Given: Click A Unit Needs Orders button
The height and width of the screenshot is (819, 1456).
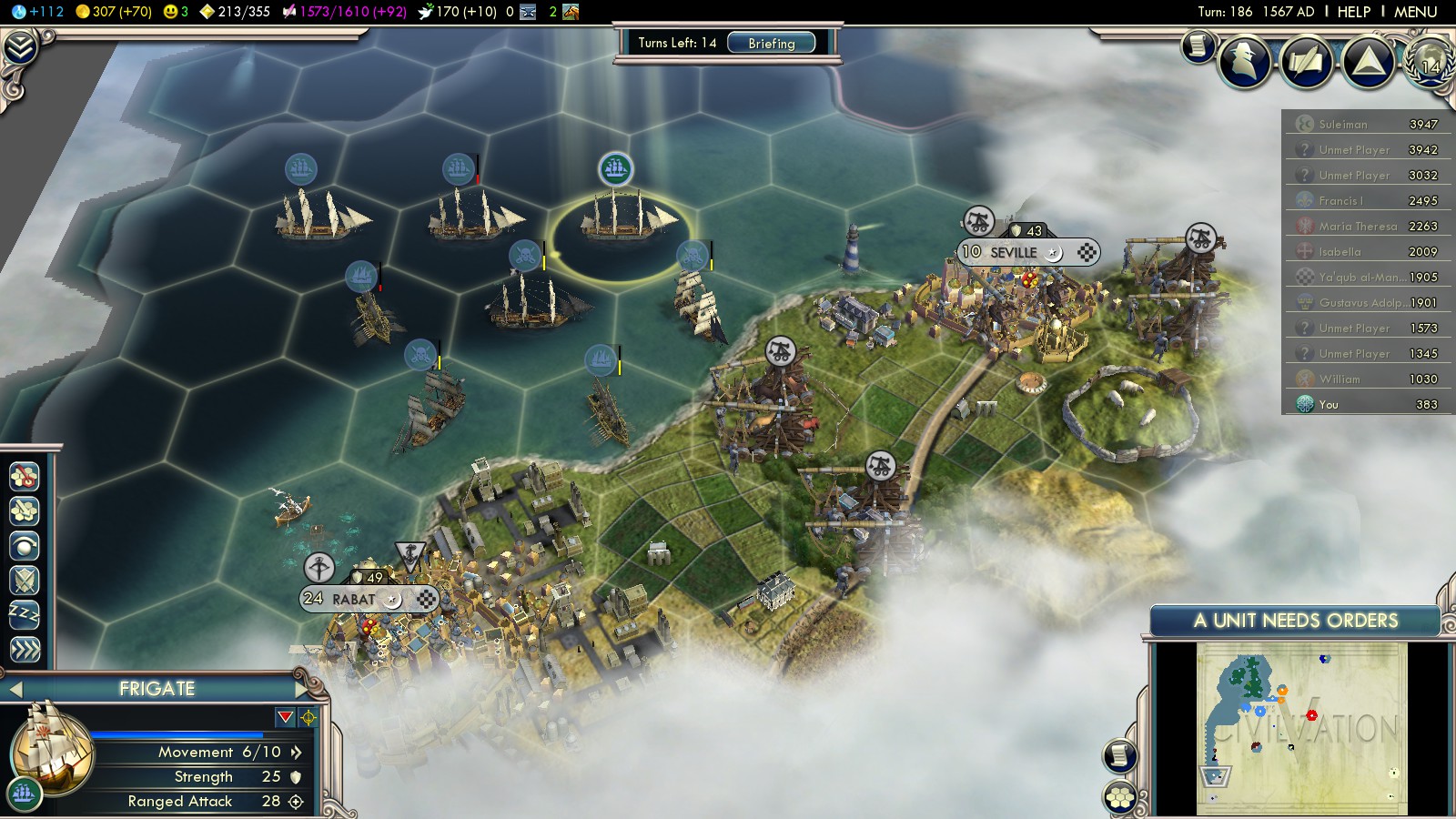Looking at the screenshot, I should pos(1295,621).
